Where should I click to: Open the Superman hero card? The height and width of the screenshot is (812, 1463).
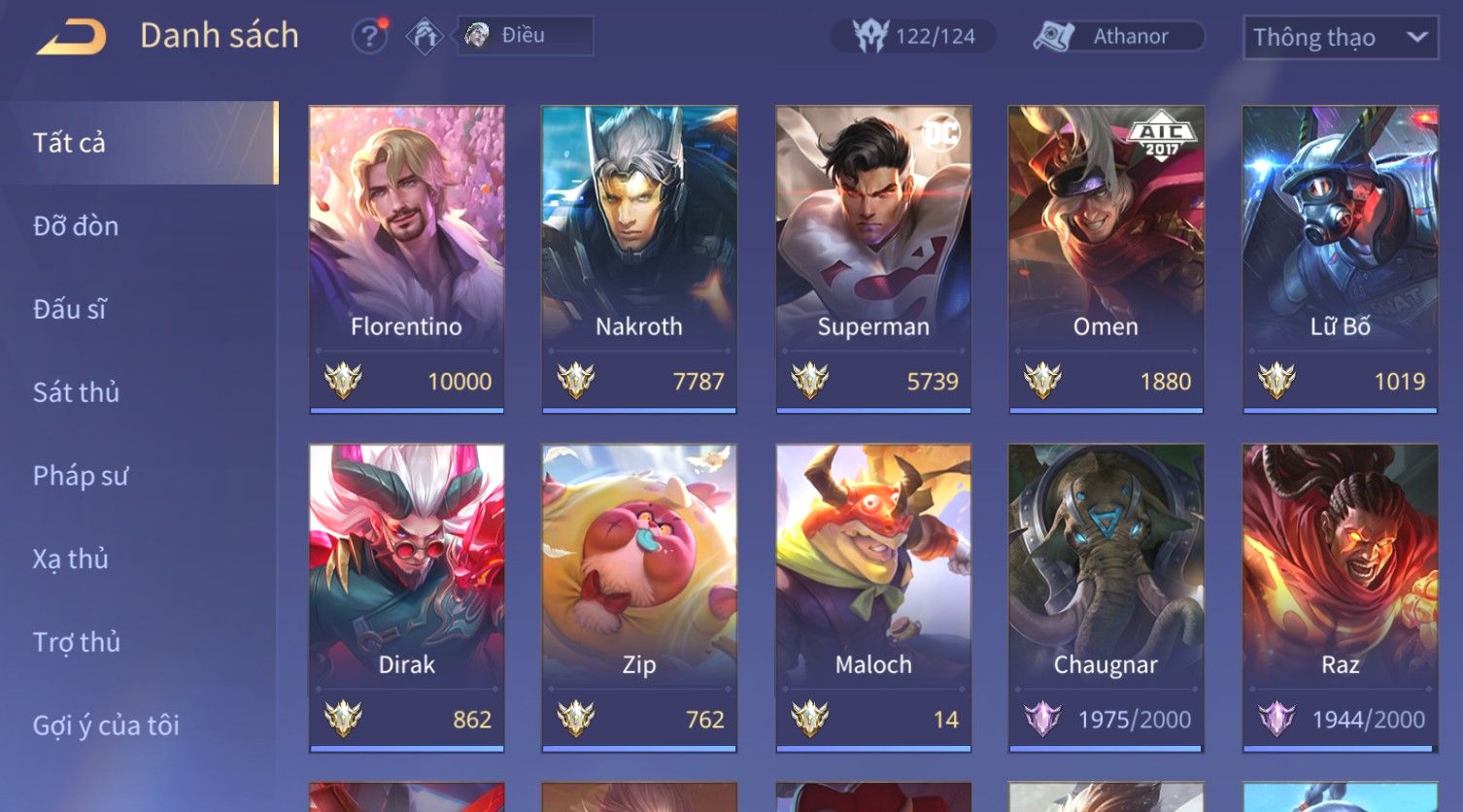873,258
